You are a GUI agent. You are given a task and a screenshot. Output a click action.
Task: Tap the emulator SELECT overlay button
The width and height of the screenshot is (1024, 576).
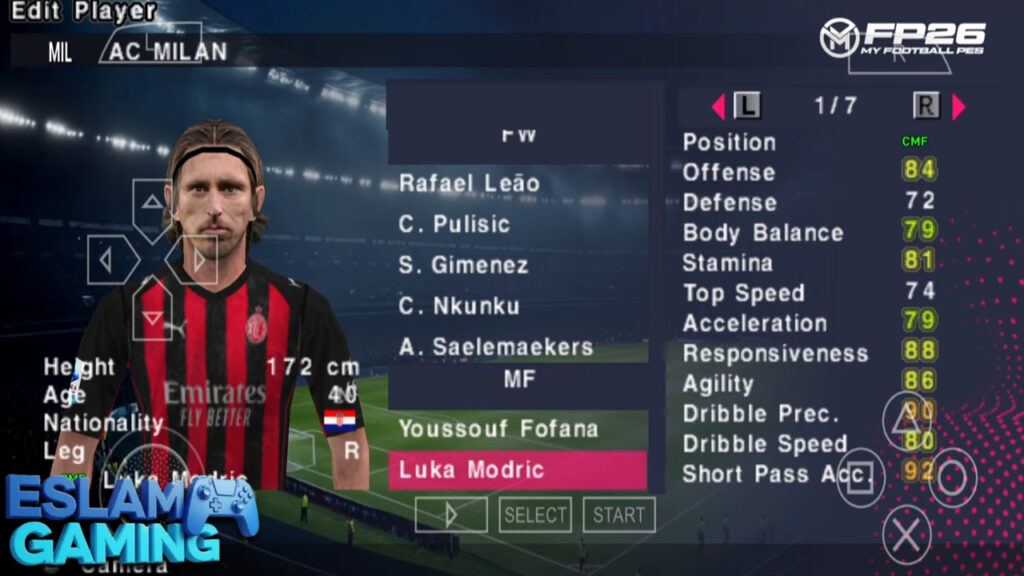[x=535, y=515]
